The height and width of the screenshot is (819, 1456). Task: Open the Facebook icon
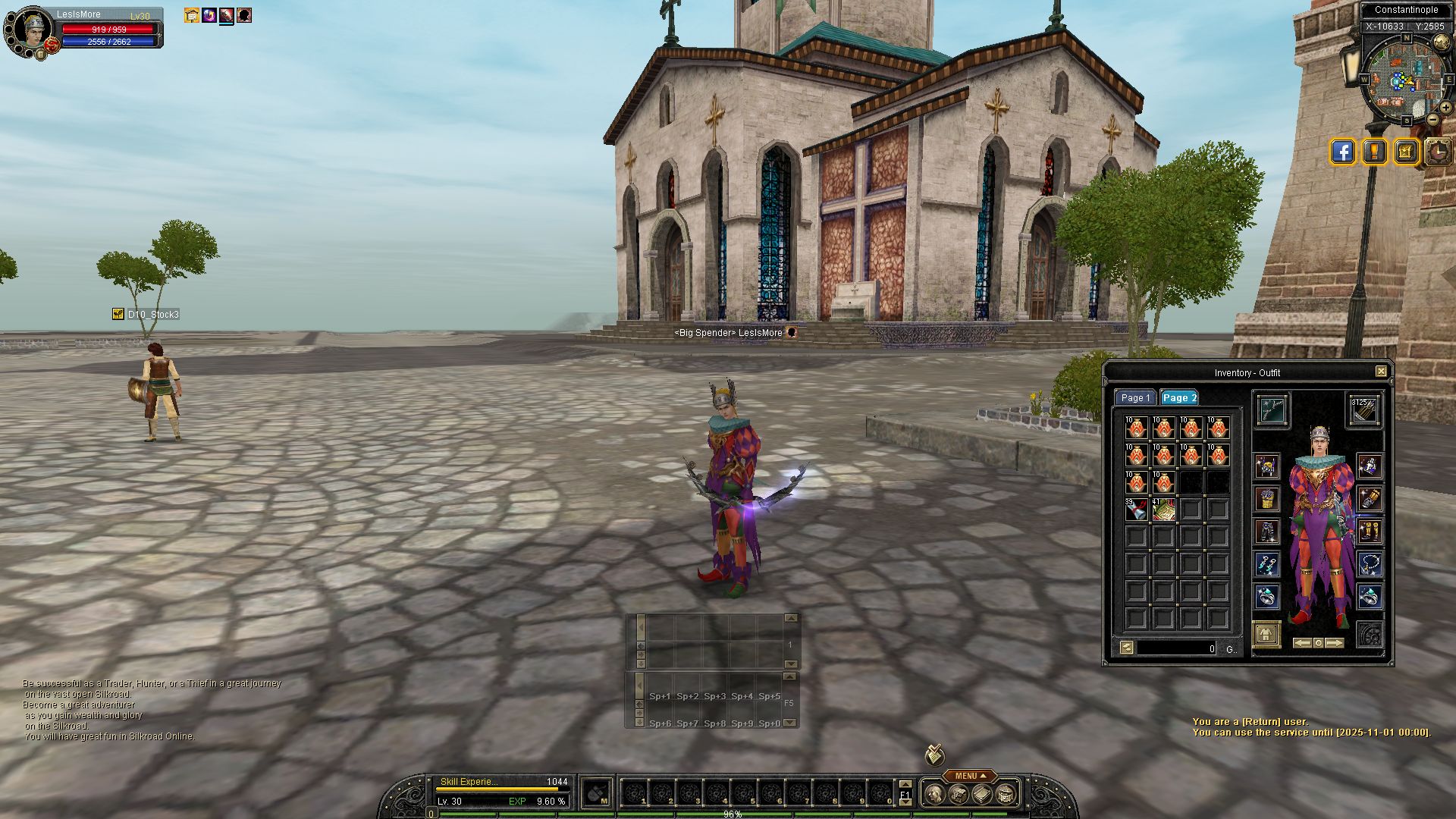(1342, 152)
